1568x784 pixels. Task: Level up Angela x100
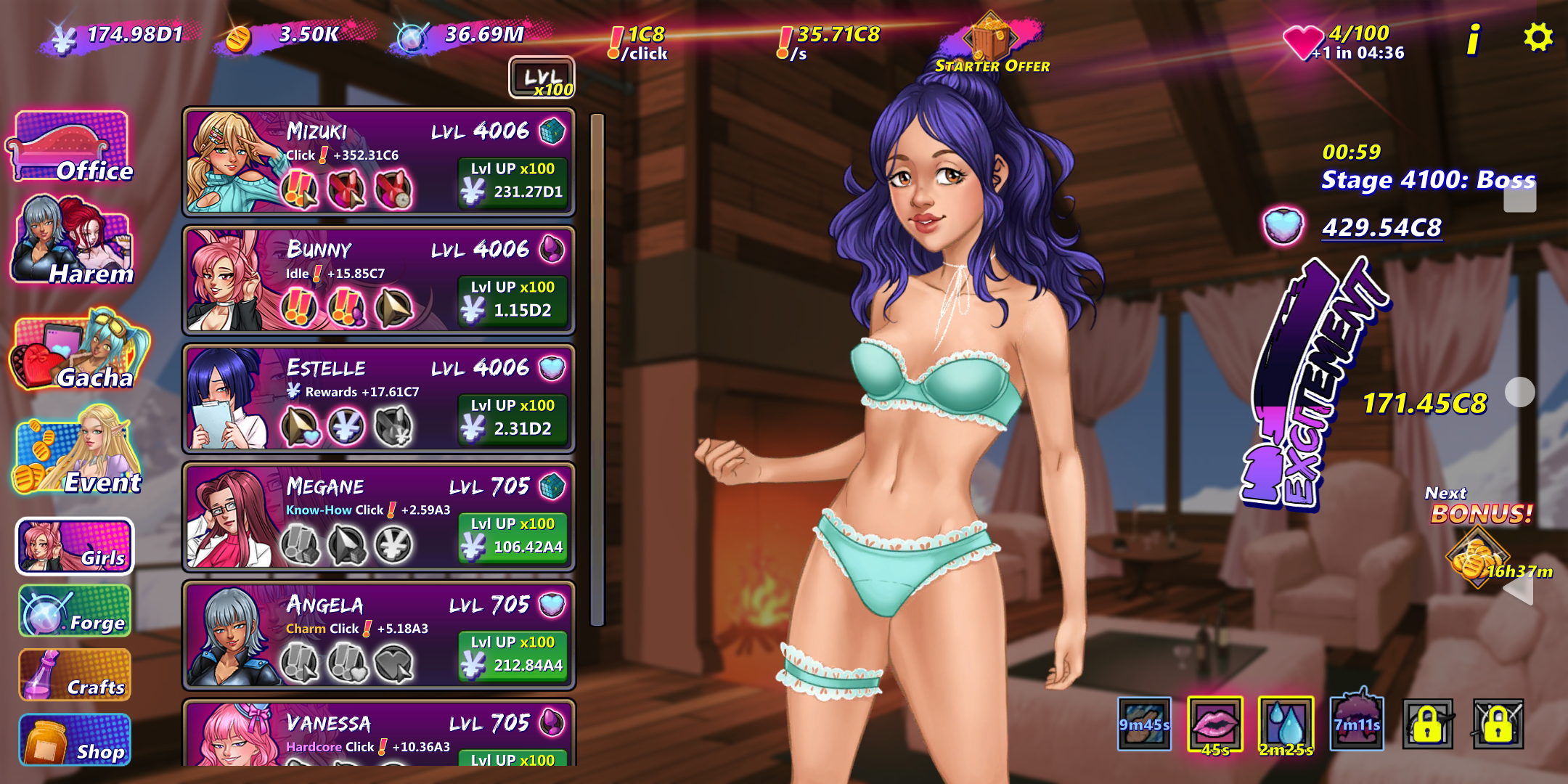(x=513, y=655)
